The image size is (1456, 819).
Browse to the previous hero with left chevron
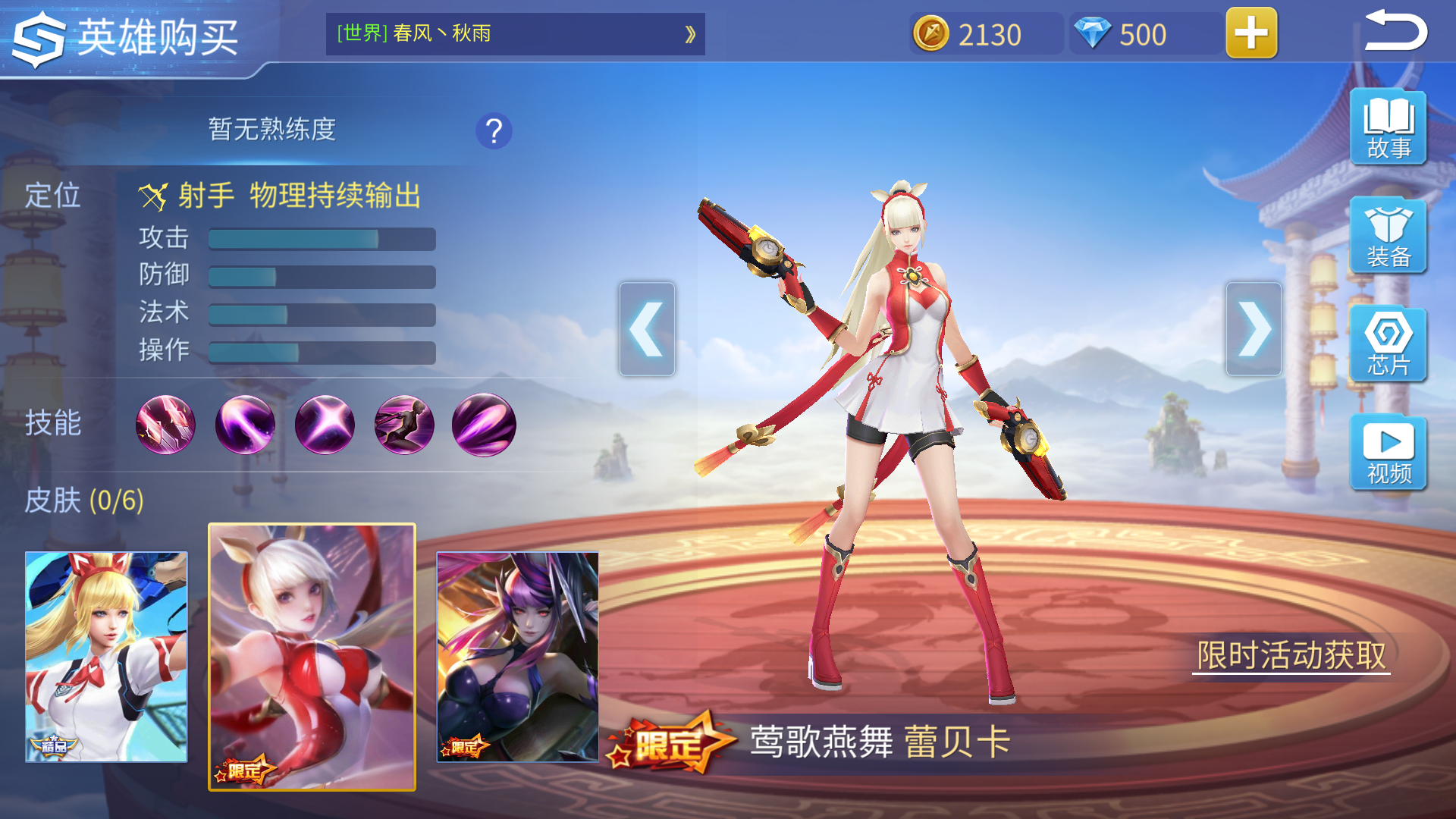click(646, 329)
